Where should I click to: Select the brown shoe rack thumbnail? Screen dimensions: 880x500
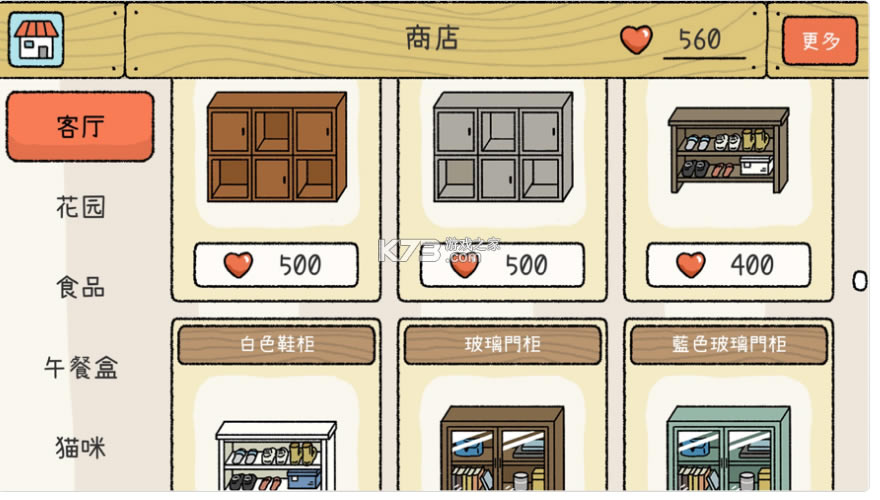(x=728, y=150)
